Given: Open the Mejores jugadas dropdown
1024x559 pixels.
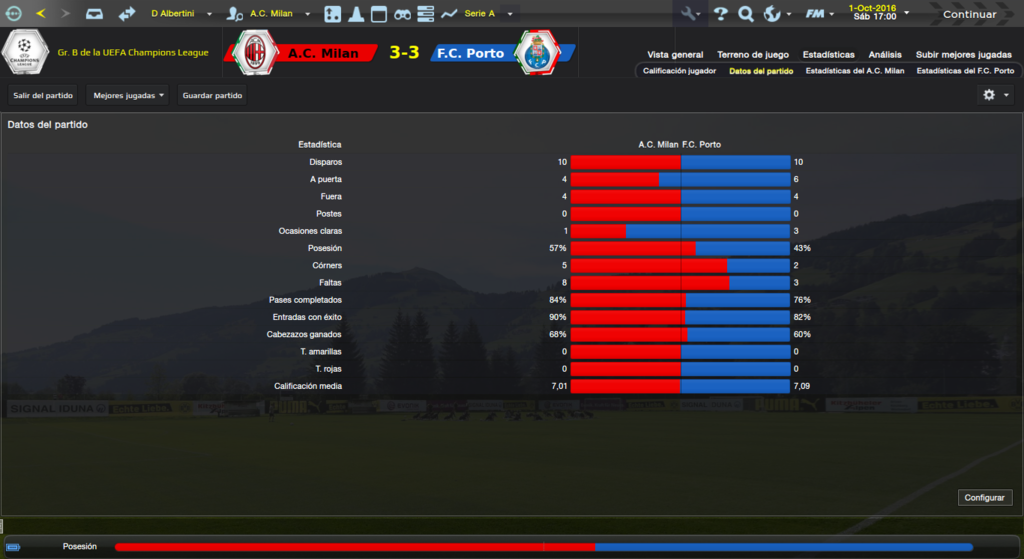Looking at the screenshot, I should click(128, 95).
